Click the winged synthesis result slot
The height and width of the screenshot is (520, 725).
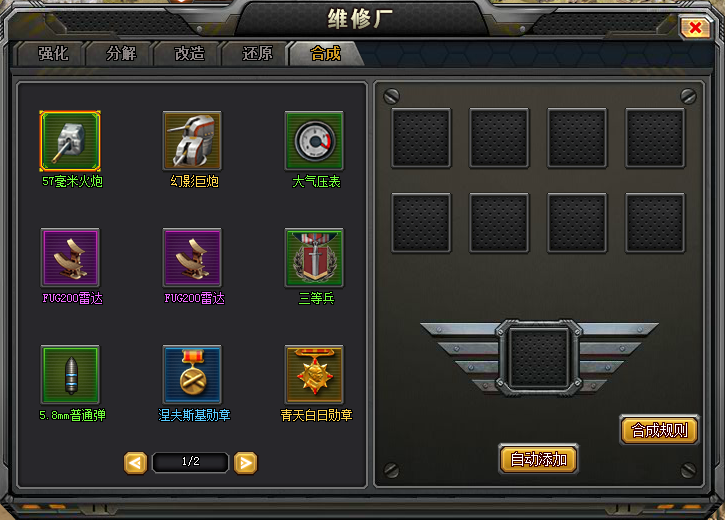(539, 358)
